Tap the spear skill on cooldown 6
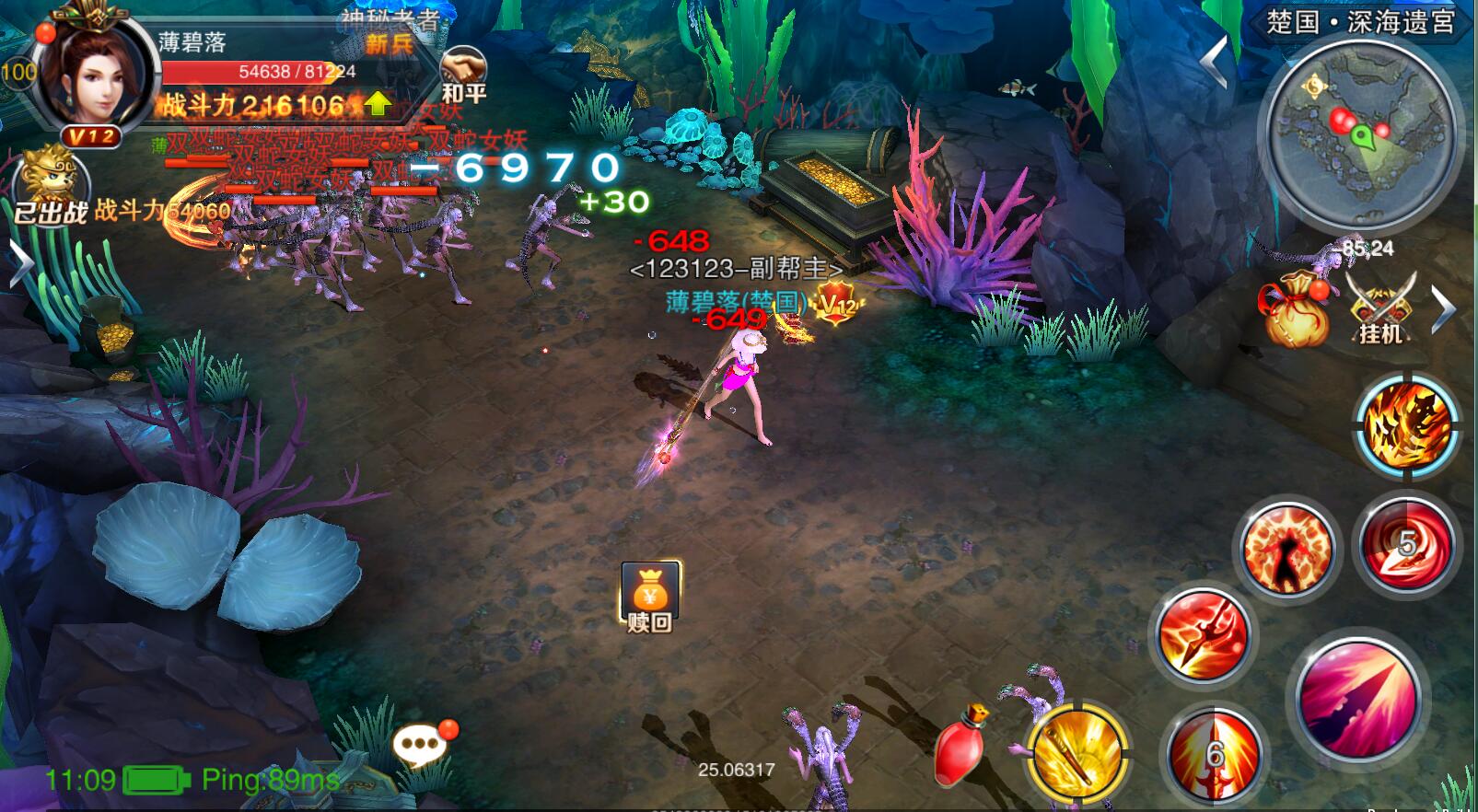Screen dimensions: 1478x812 pos(1214,755)
